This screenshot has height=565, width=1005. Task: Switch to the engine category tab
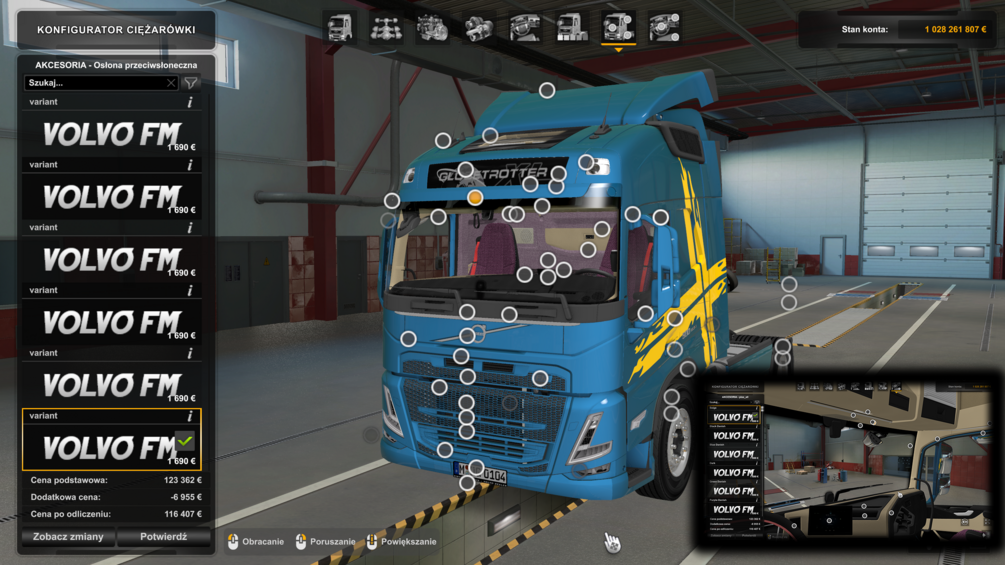[x=433, y=28]
